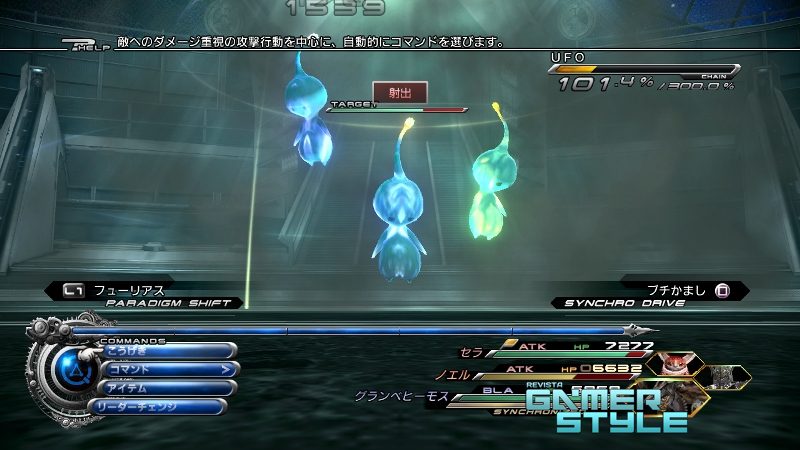Click the red monster portrait
Image resolution: width=800 pixels, height=450 pixels.
point(669,361)
